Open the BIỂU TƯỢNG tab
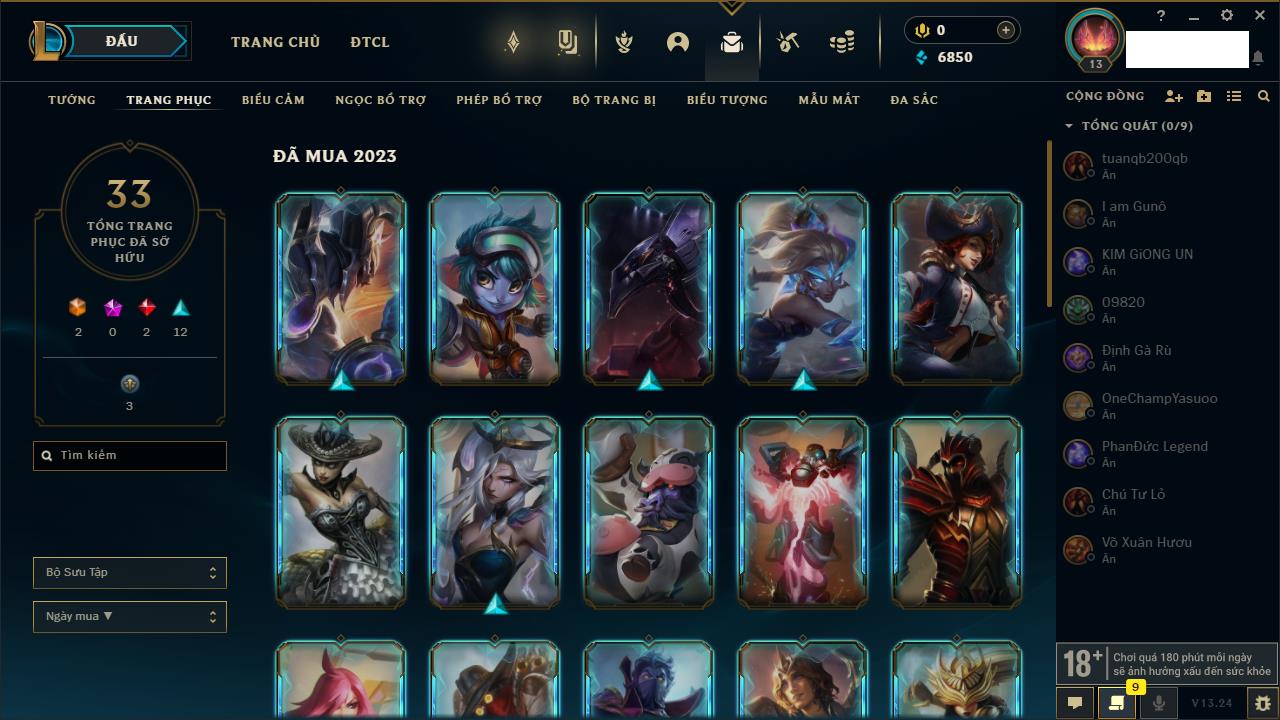The image size is (1280, 720). [x=727, y=100]
